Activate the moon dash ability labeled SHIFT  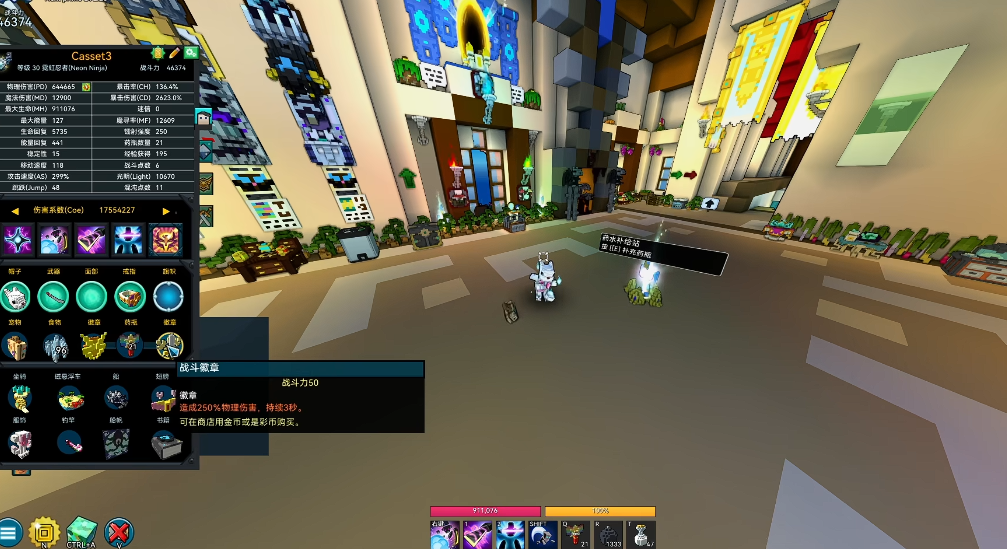pyautogui.click(x=543, y=536)
